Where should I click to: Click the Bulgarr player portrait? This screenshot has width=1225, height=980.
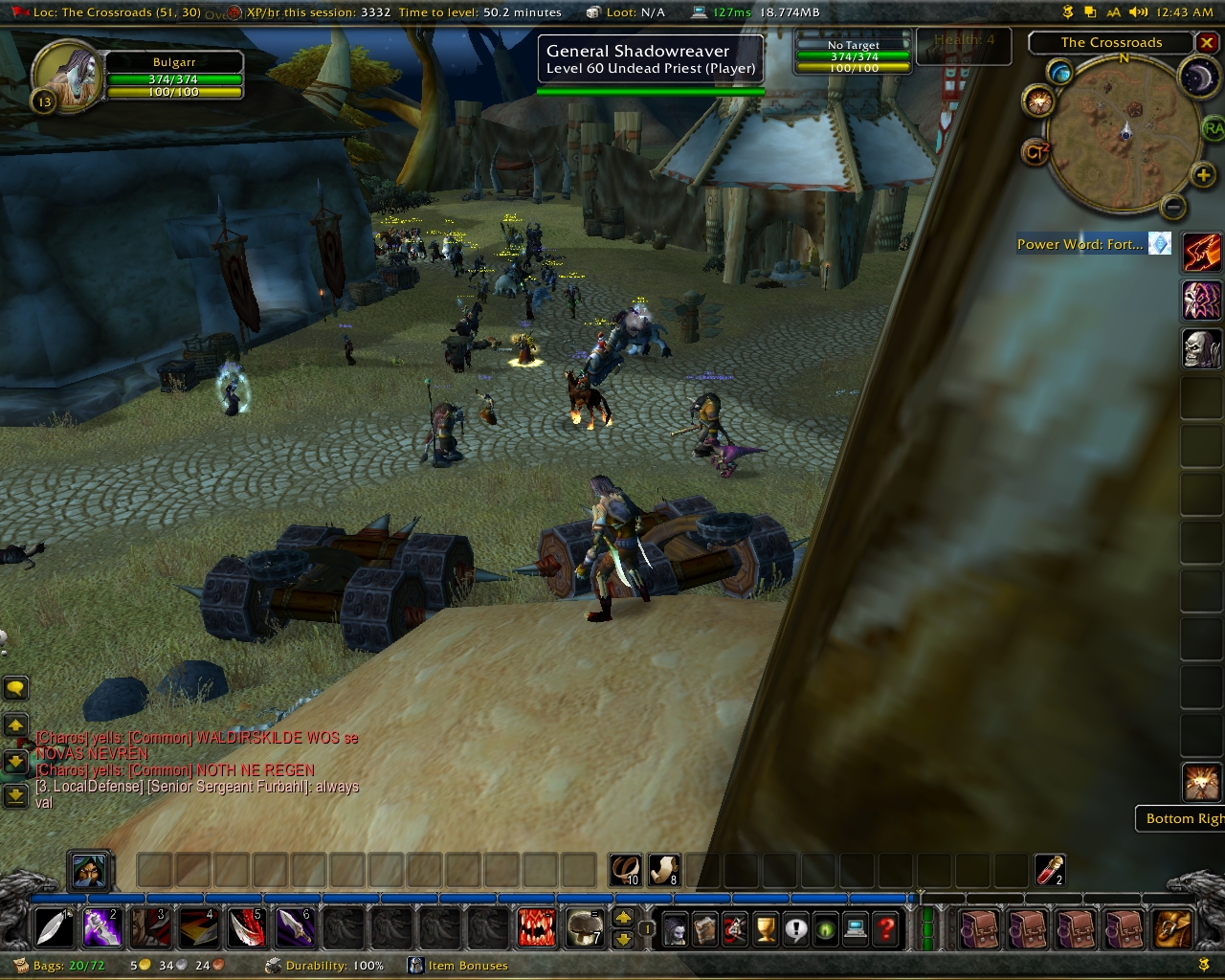64,75
